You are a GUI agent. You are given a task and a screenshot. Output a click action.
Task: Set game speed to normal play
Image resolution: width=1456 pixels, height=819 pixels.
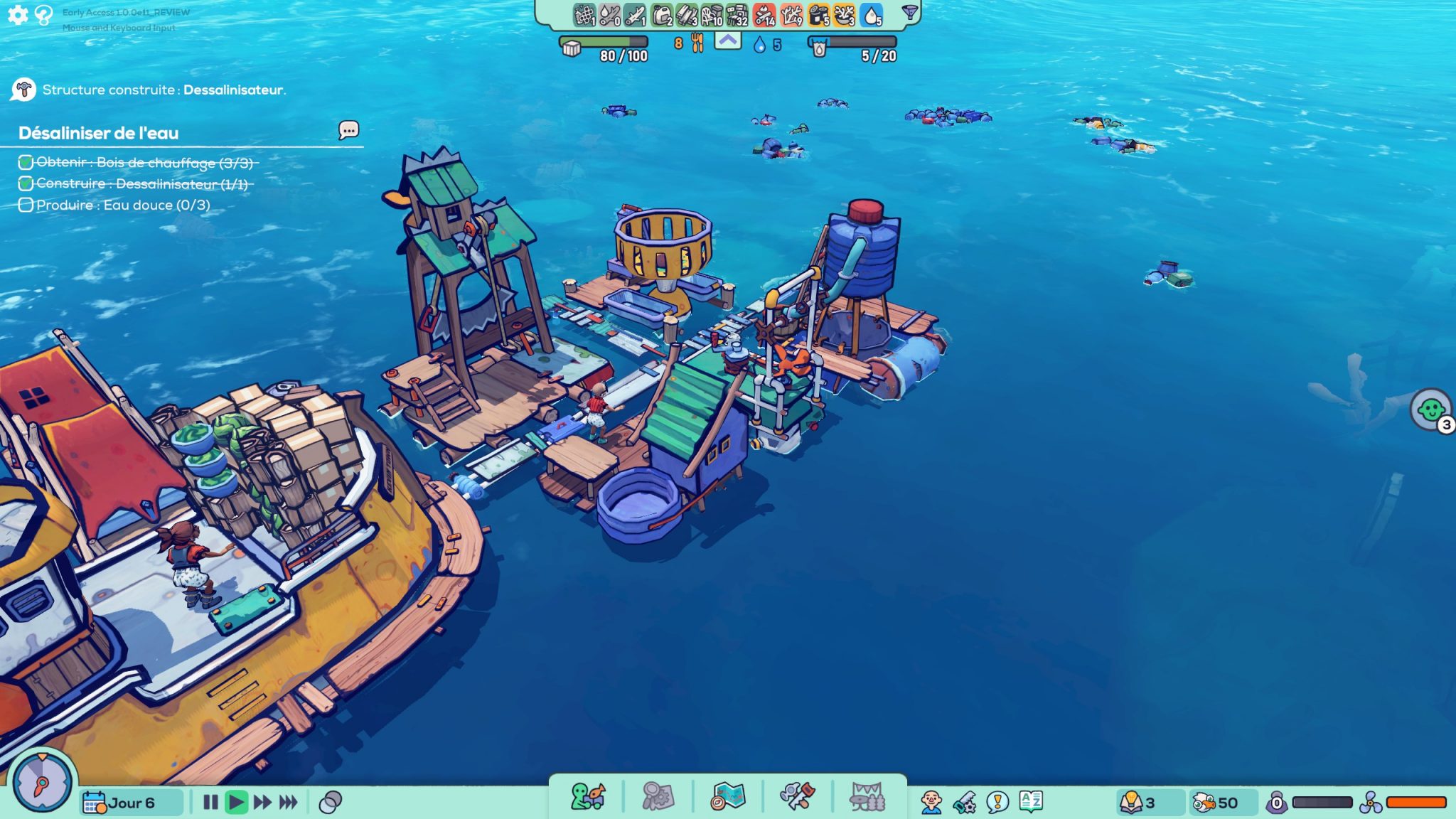click(236, 803)
